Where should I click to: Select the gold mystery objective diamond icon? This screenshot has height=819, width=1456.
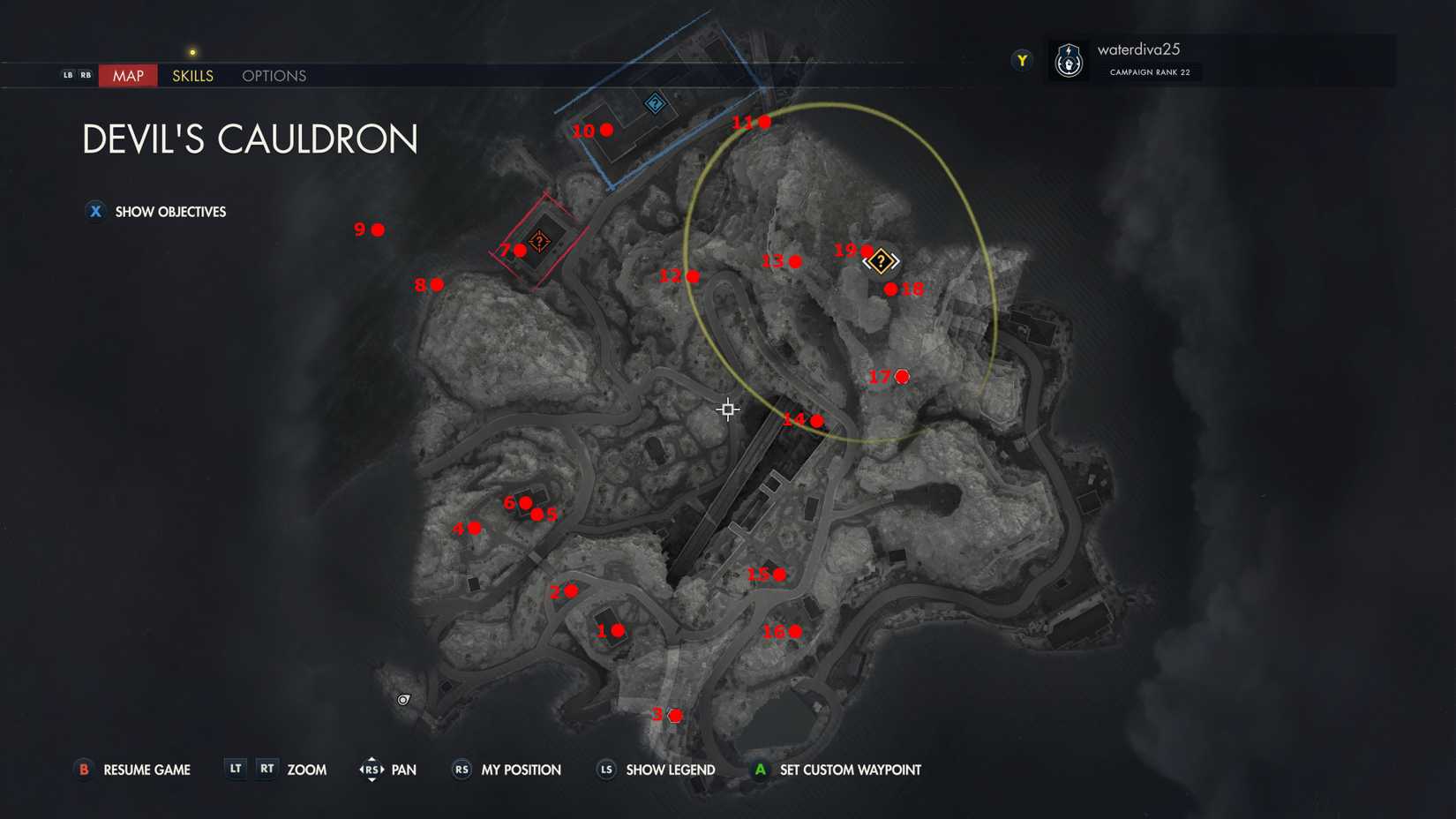coord(880,260)
